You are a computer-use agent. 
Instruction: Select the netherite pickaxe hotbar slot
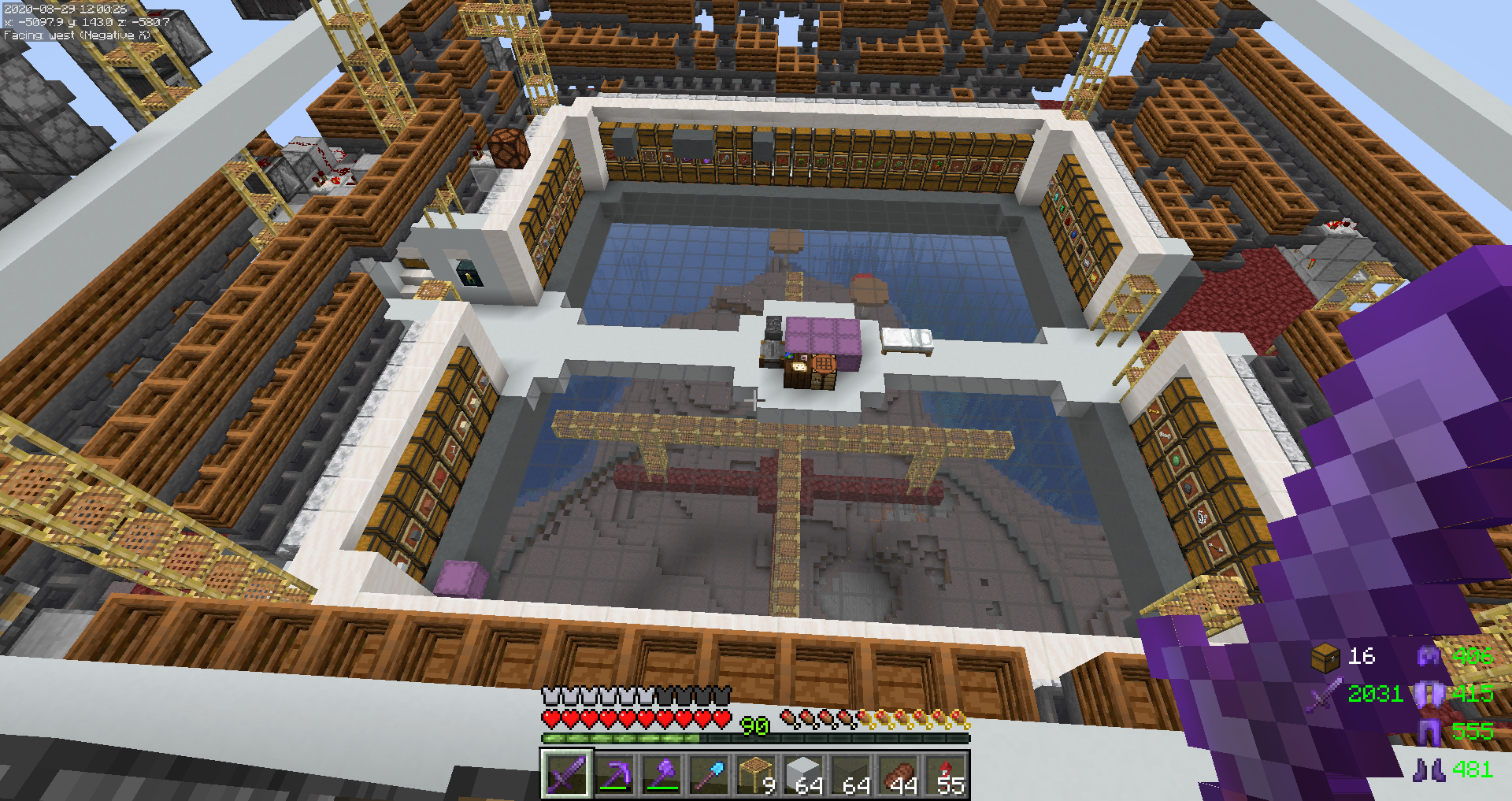tap(613, 775)
